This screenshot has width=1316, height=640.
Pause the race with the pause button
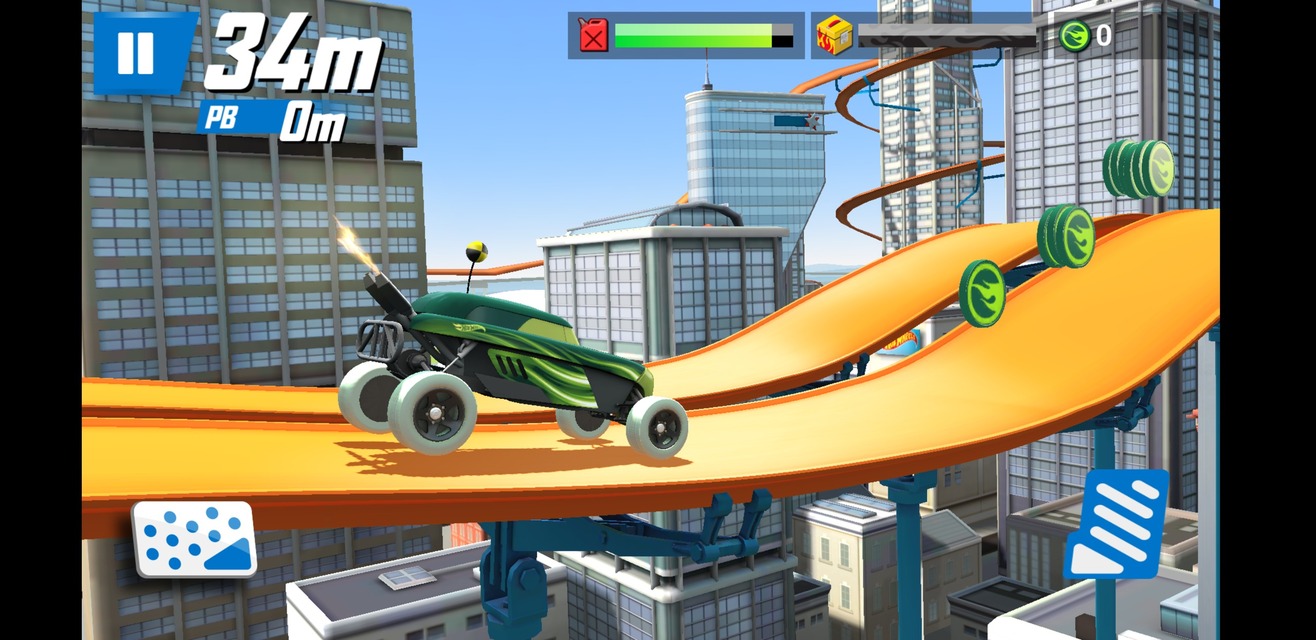tap(135, 52)
